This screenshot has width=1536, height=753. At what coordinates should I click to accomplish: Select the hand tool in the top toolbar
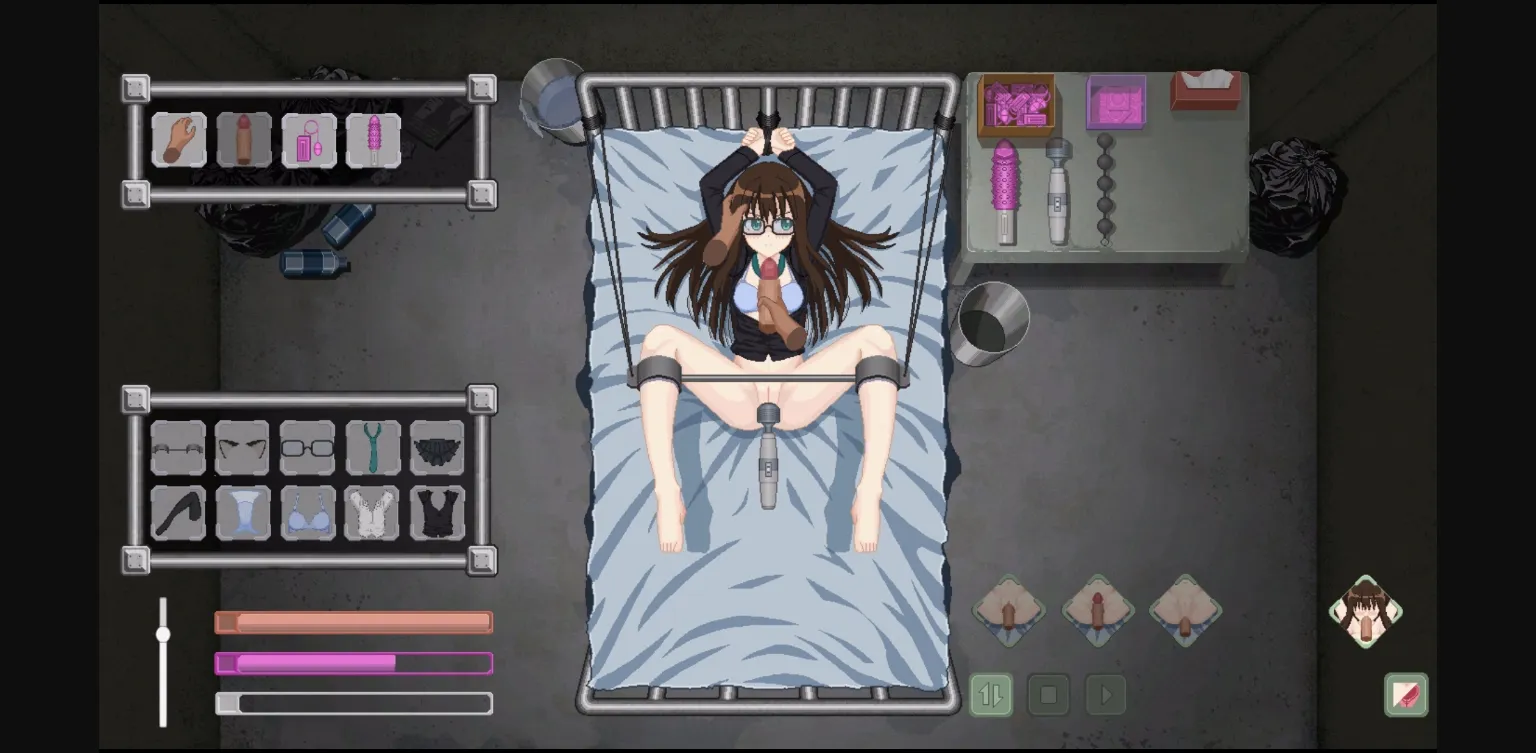[178, 139]
